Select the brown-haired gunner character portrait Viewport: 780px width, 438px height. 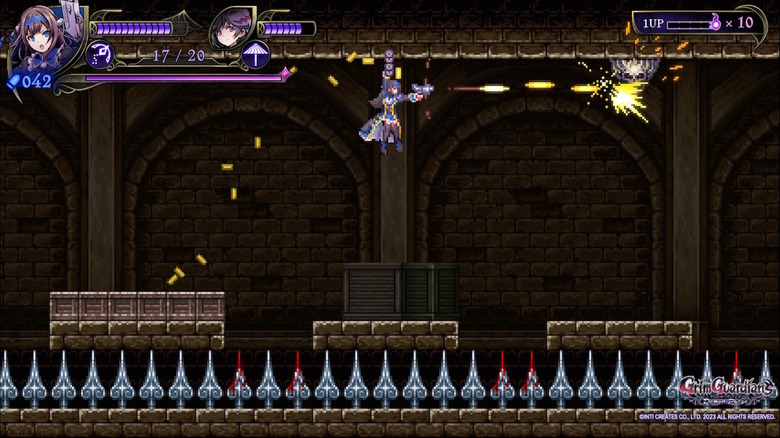pyautogui.click(x=40, y=35)
